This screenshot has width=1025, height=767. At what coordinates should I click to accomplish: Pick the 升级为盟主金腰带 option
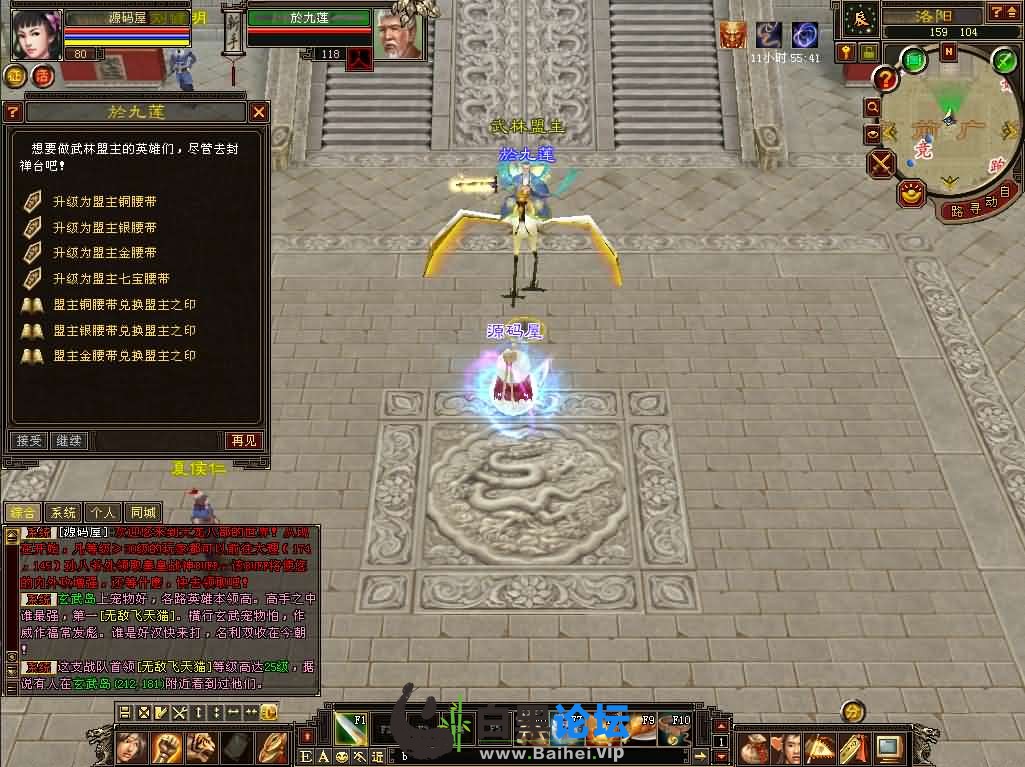coord(104,253)
